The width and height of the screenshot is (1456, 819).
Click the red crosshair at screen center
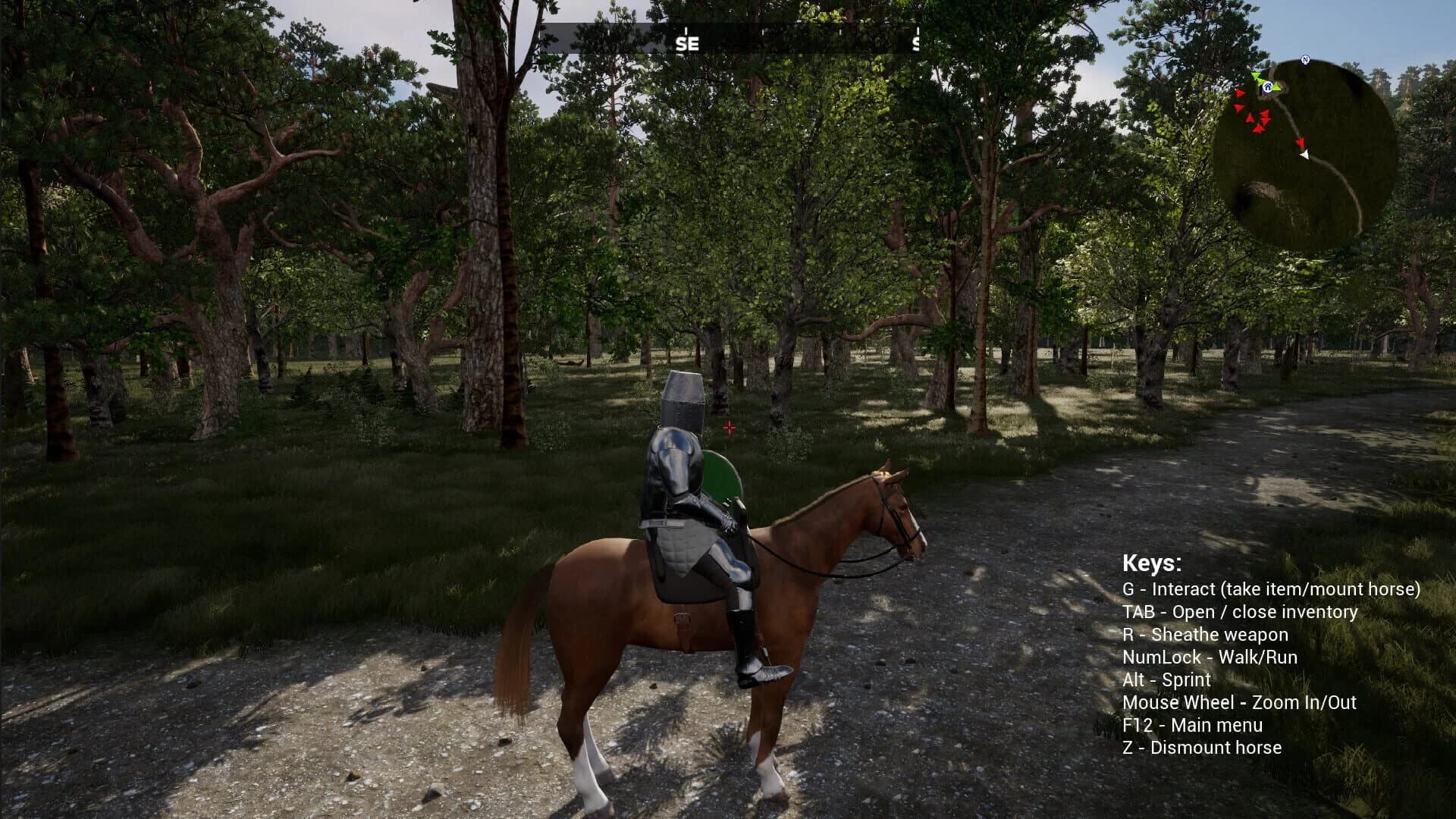point(730,428)
